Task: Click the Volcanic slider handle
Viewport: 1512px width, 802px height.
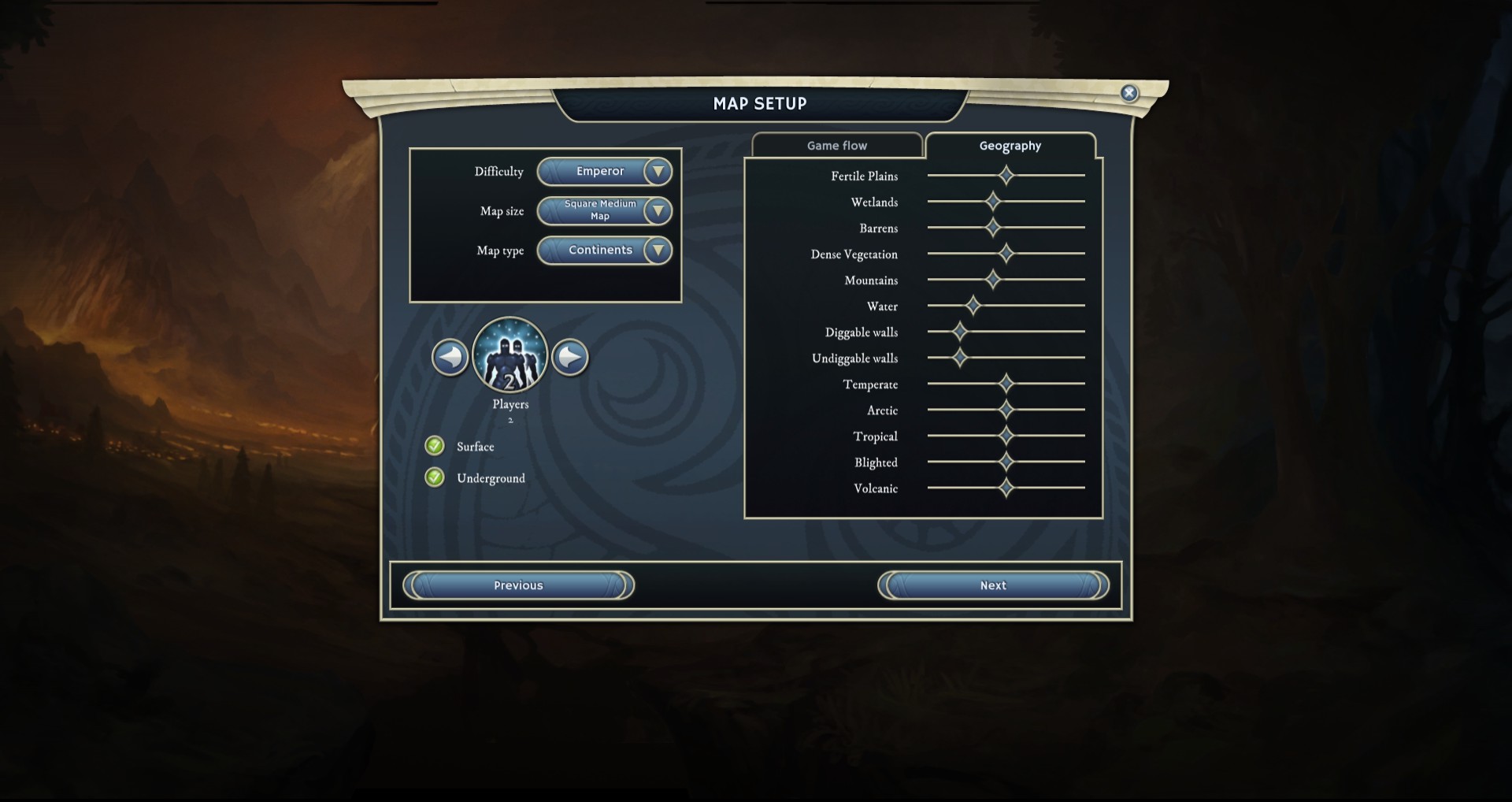Action: [1006, 488]
